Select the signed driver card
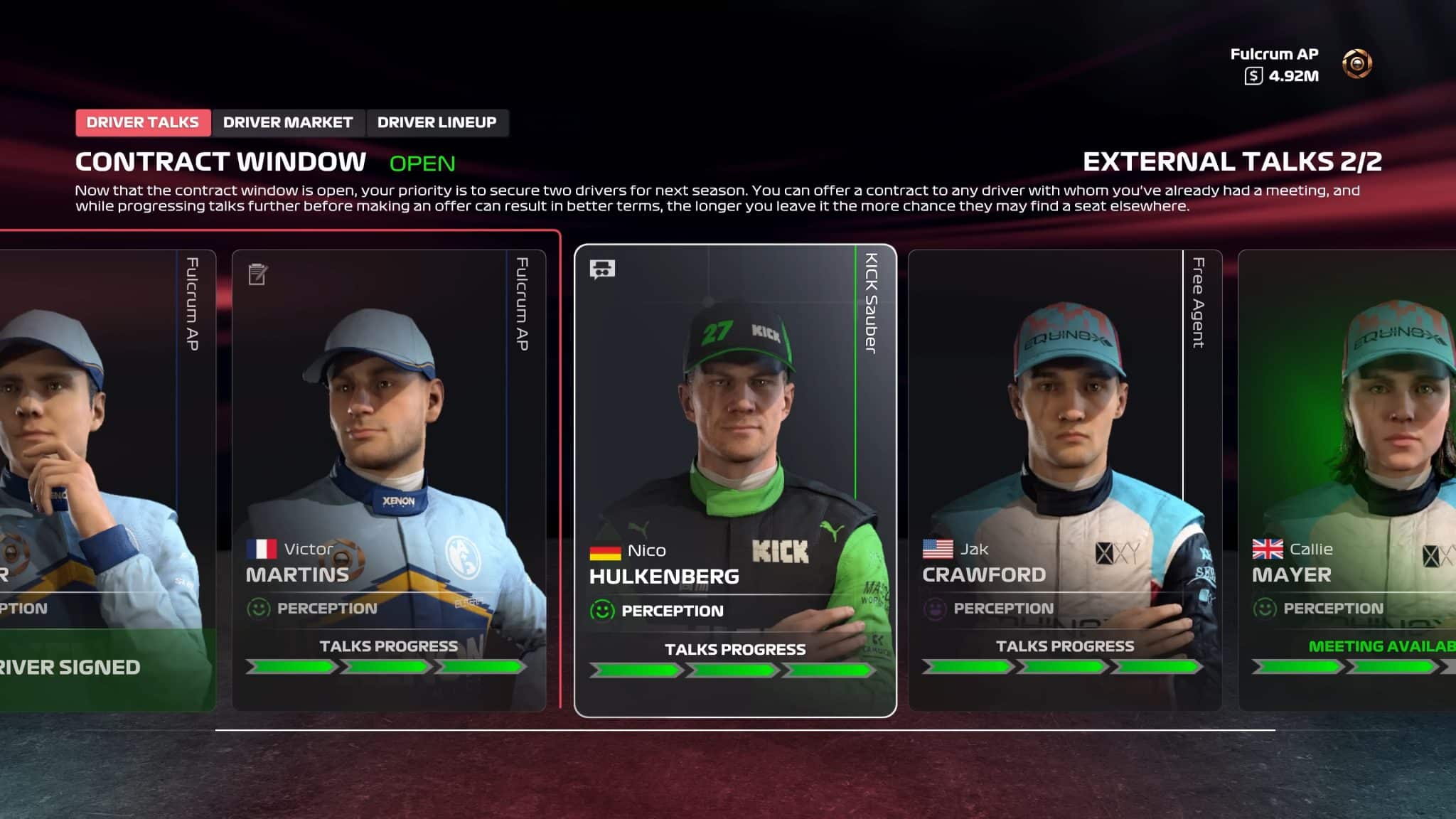 point(107,480)
